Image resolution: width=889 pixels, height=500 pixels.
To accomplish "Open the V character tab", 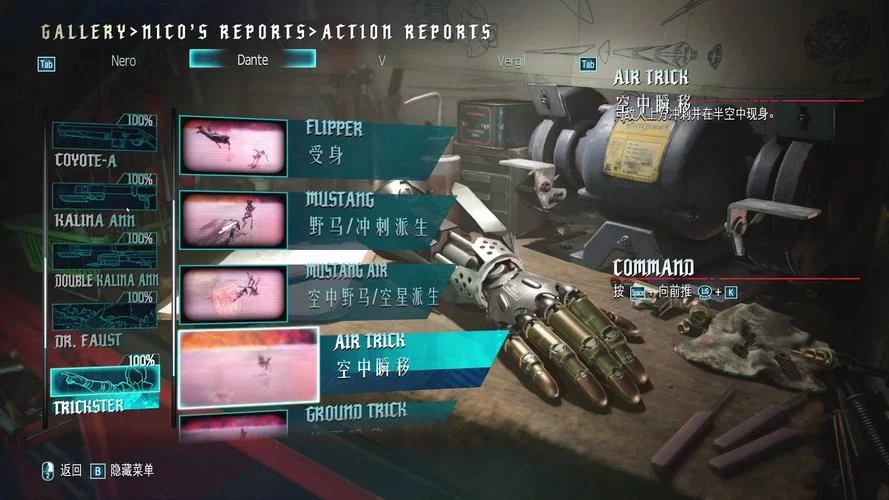I will (x=381, y=60).
